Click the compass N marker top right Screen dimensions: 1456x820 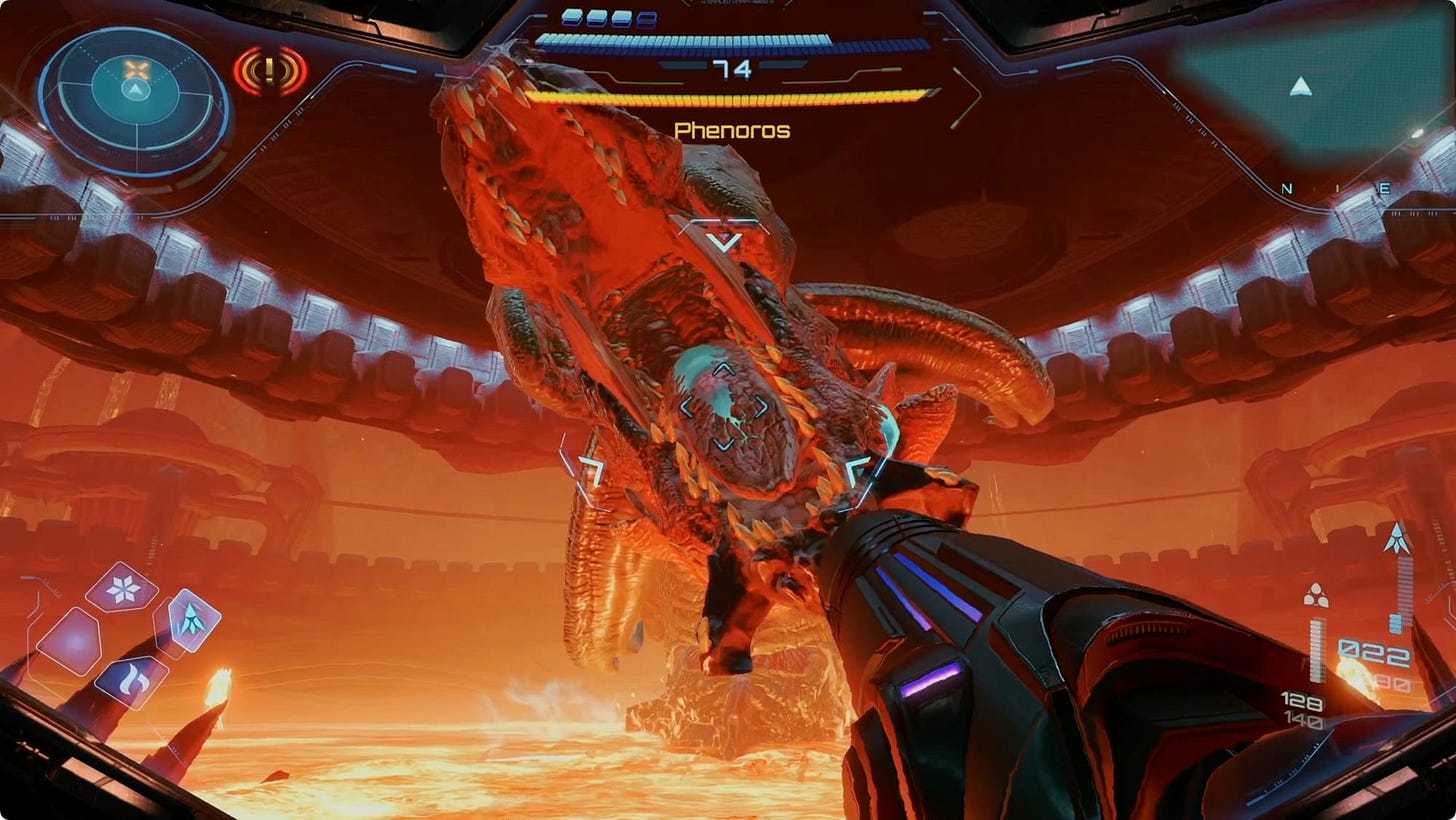pos(1288,186)
